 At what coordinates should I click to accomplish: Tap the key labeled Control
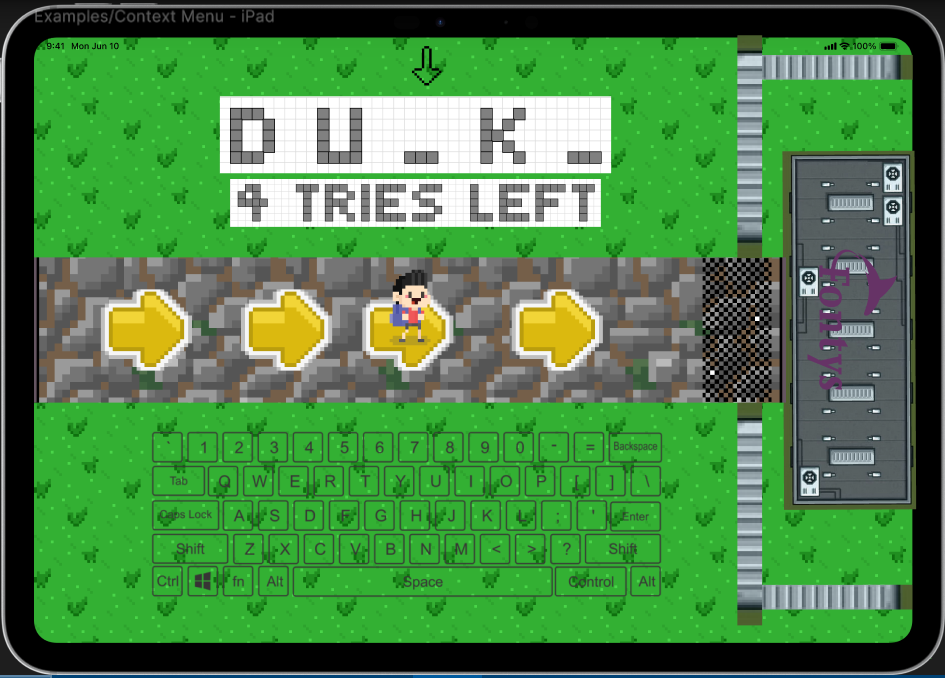click(x=591, y=582)
